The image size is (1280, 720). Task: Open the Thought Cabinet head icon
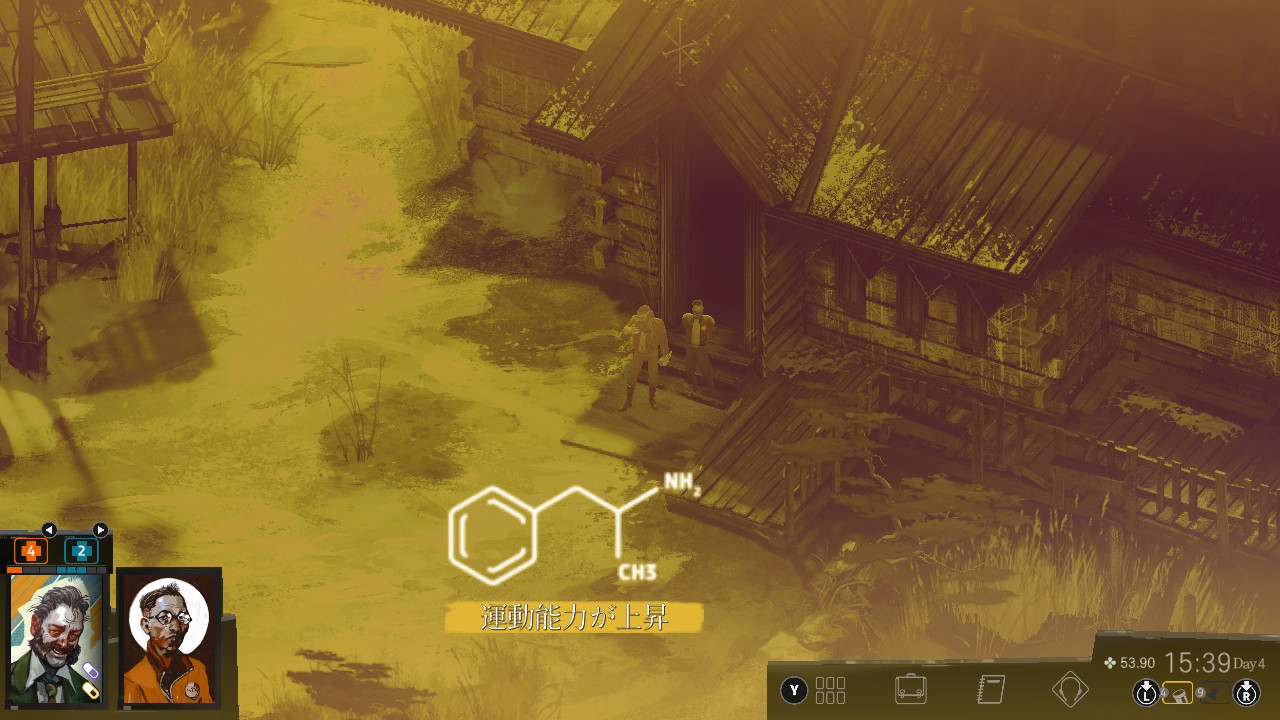coord(1070,689)
